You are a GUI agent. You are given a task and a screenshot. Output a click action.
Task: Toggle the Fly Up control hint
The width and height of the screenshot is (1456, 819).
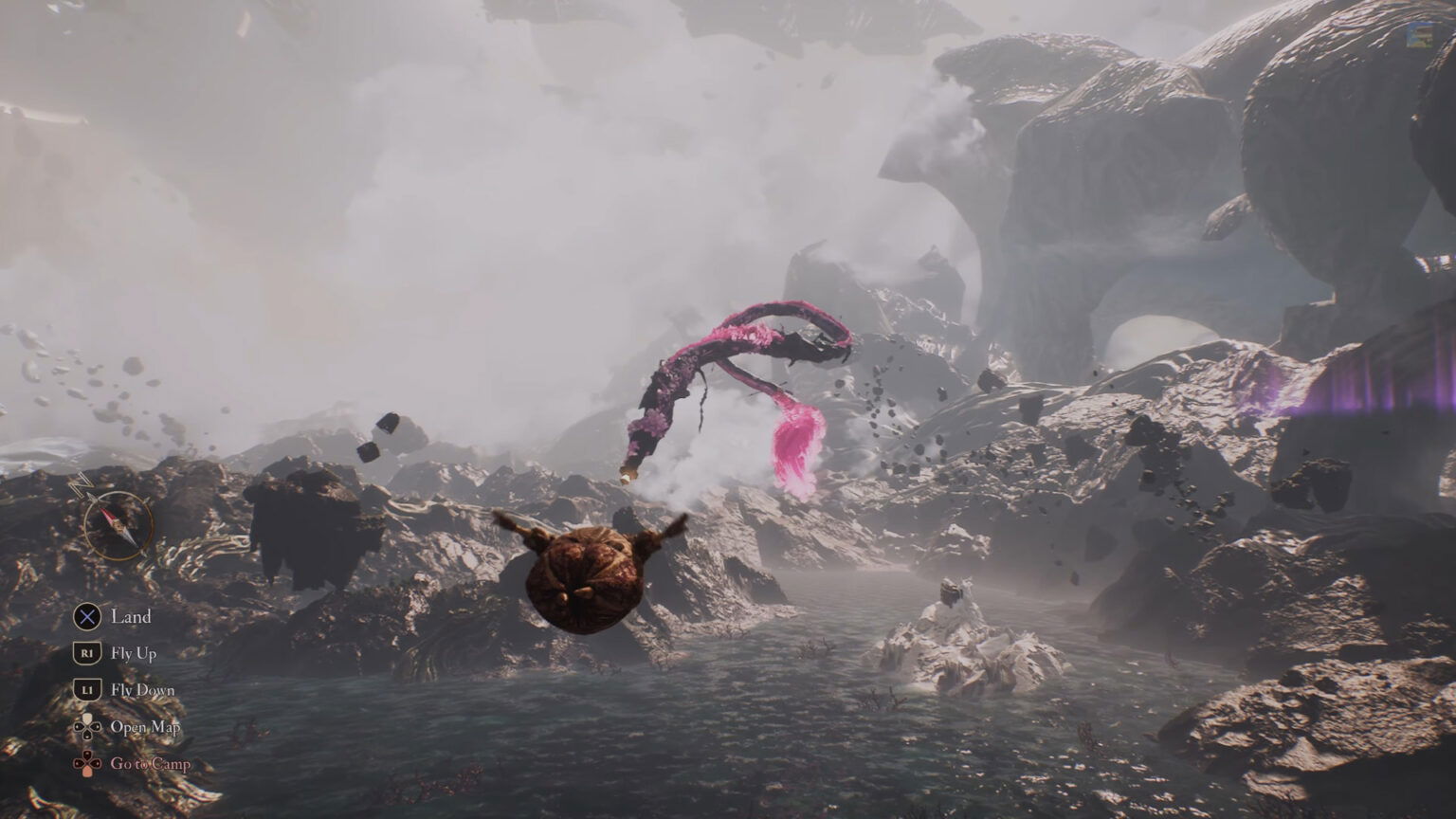tap(136, 653)
